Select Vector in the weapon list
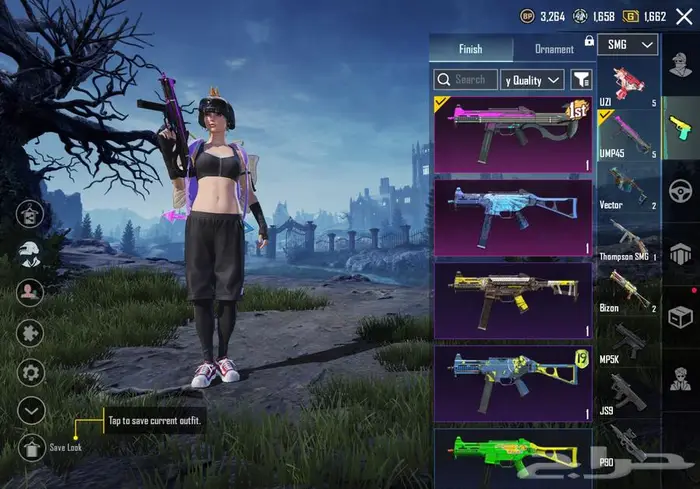 coord(628,188)
